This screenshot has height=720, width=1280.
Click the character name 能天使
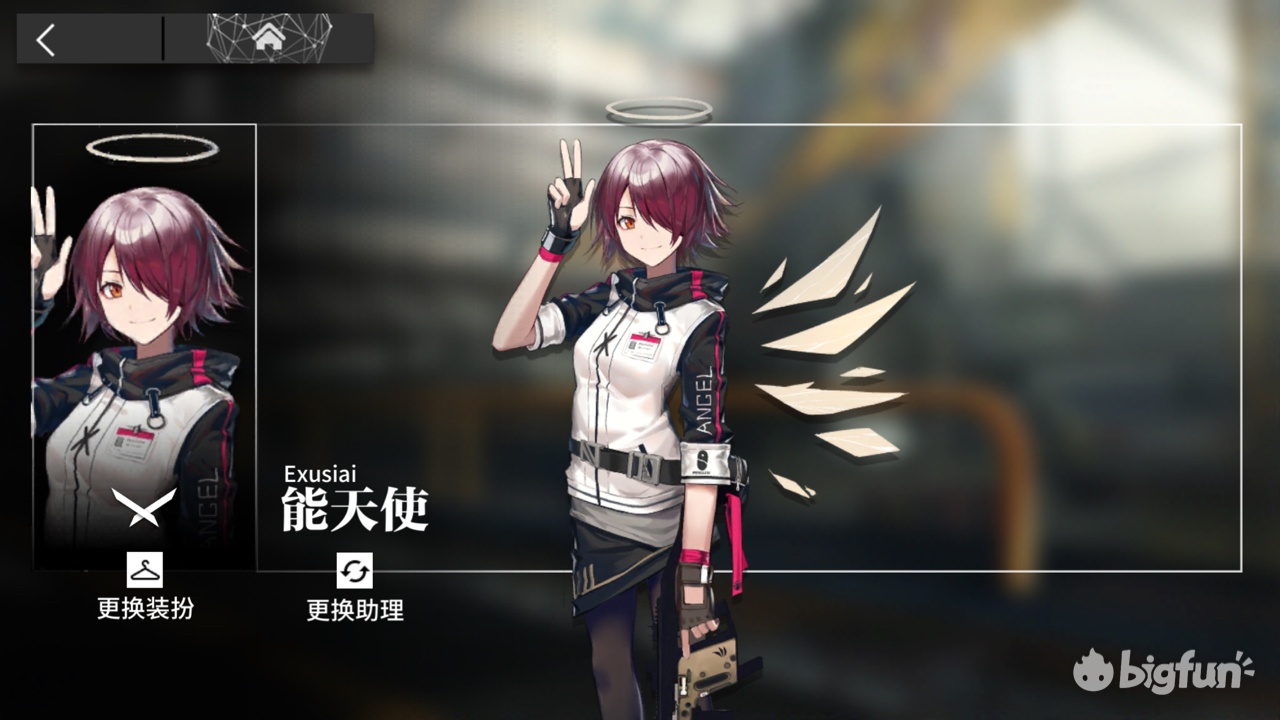point(355,512)
